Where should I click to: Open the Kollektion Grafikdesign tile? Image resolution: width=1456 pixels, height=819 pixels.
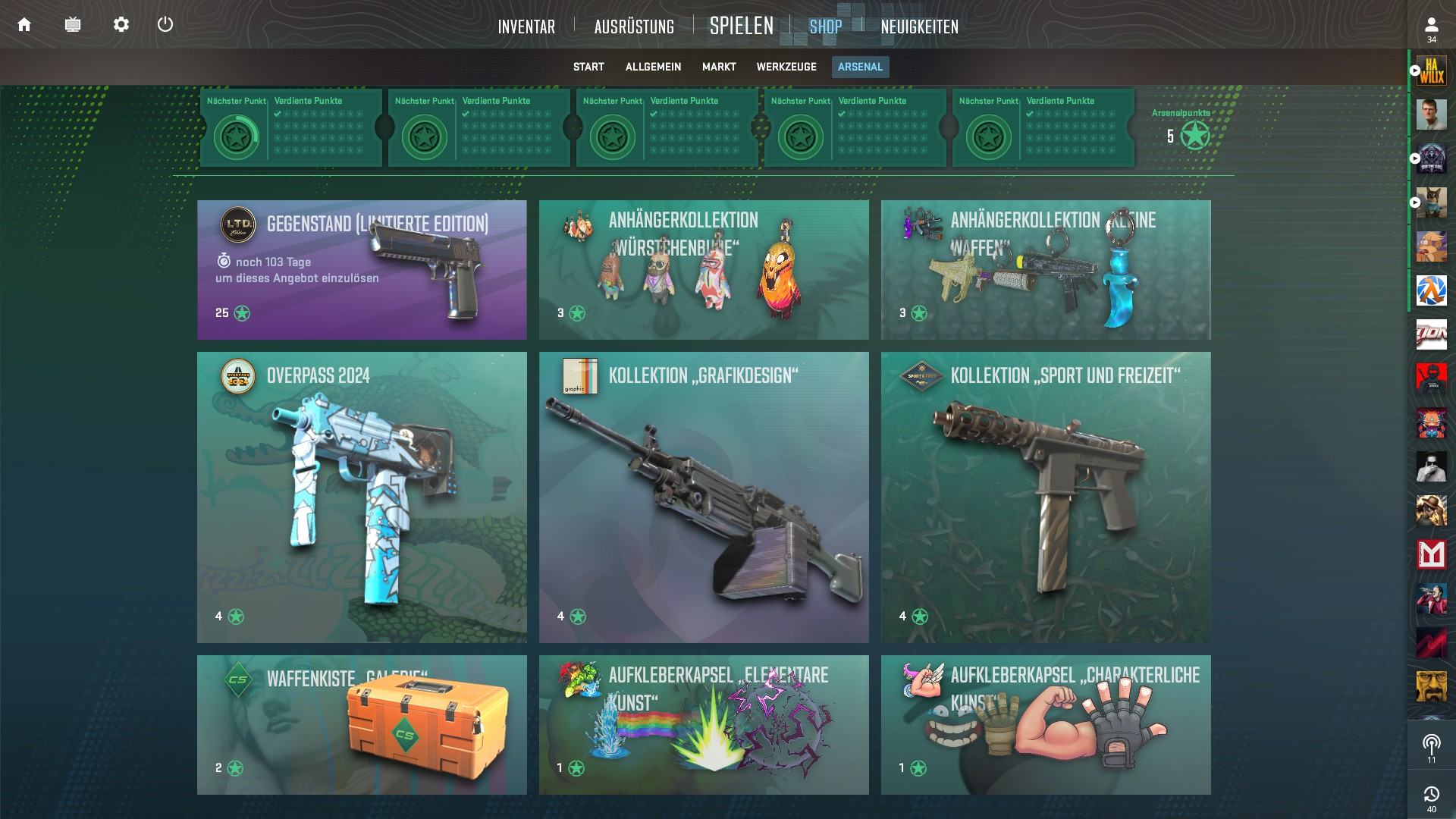coord(704,497)
